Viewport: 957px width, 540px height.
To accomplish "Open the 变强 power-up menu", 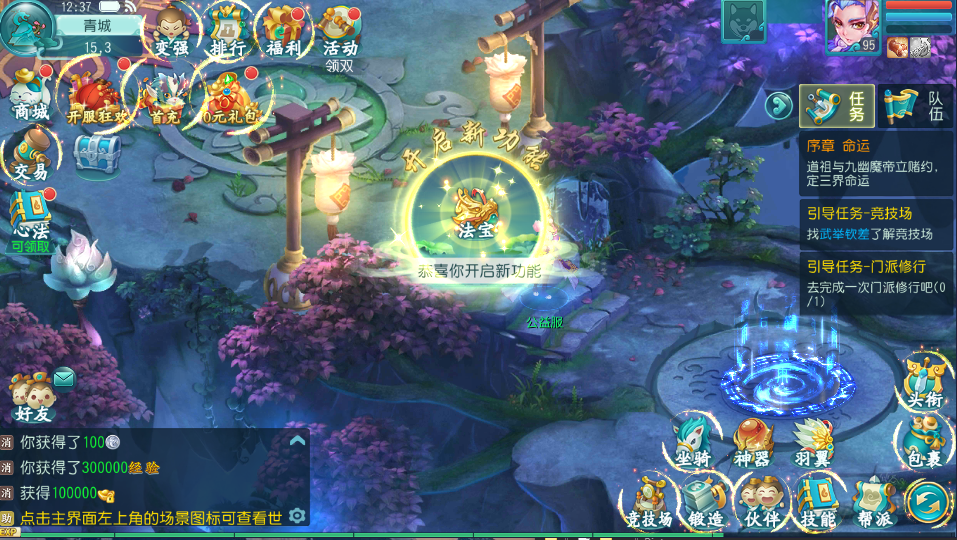I will 171,31.
